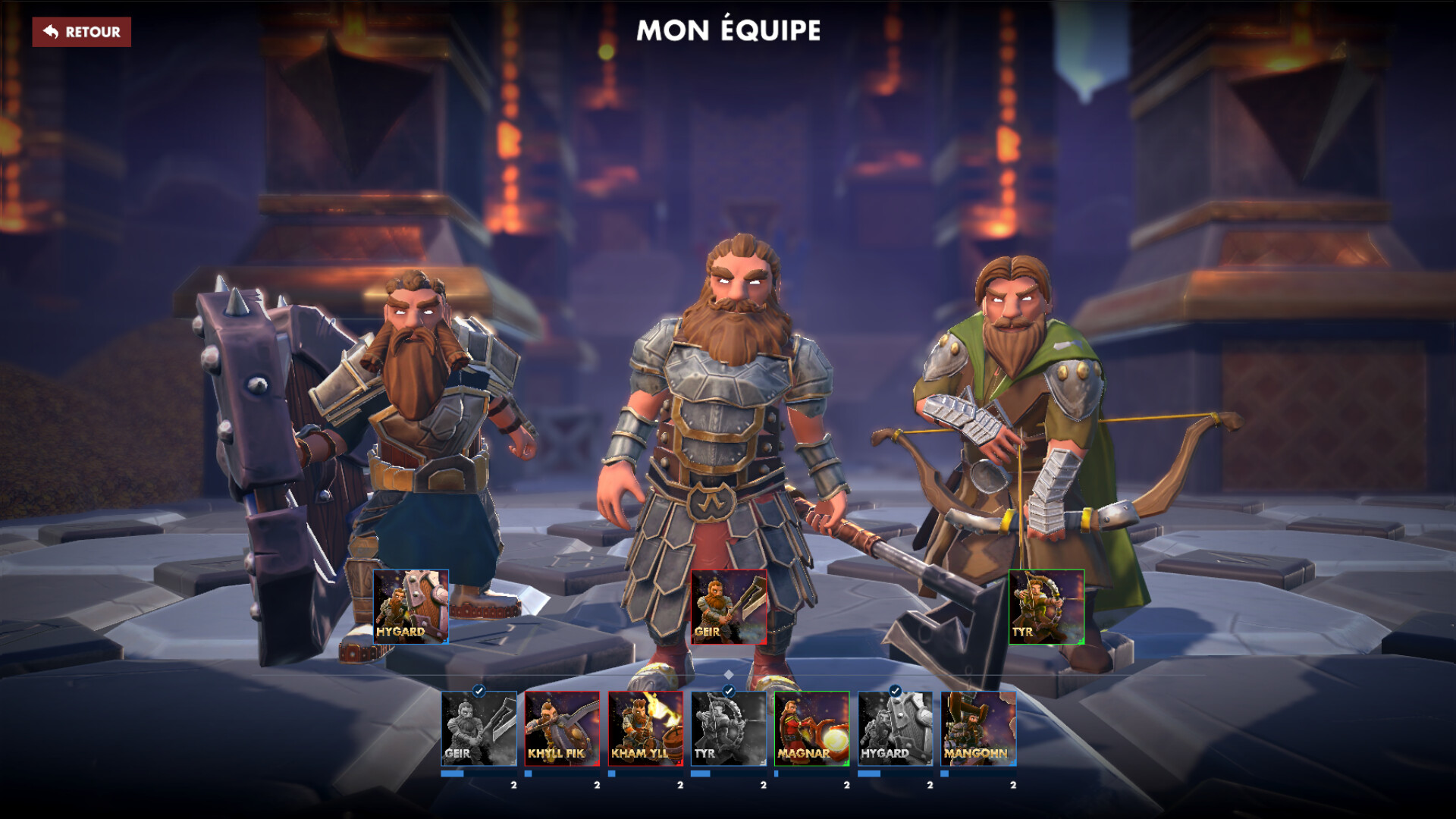Select the armored dwarf Geir in the center
Screen dimensions: 1456x819
[x=728, y=417]
